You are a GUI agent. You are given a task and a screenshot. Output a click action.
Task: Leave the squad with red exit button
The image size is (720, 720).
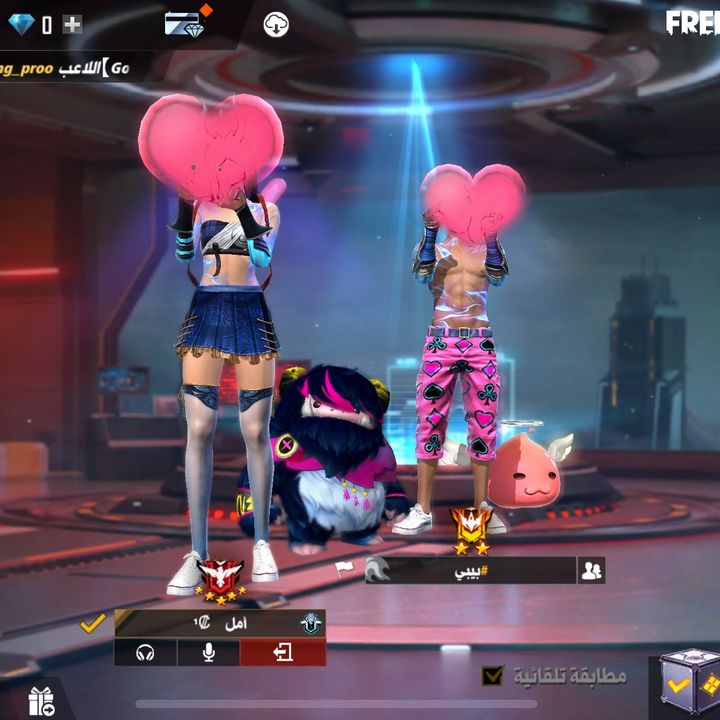[283, 653]
